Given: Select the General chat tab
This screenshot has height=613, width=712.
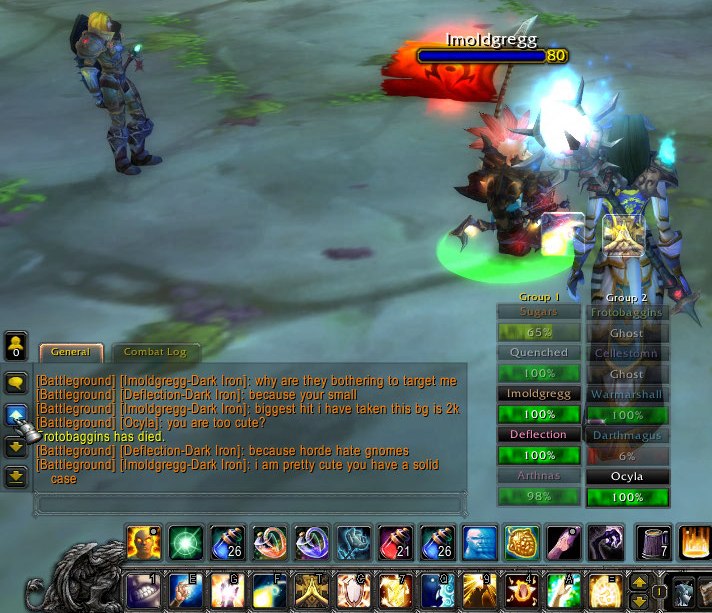Looking at the screenshot, I should tap(70, 352).
